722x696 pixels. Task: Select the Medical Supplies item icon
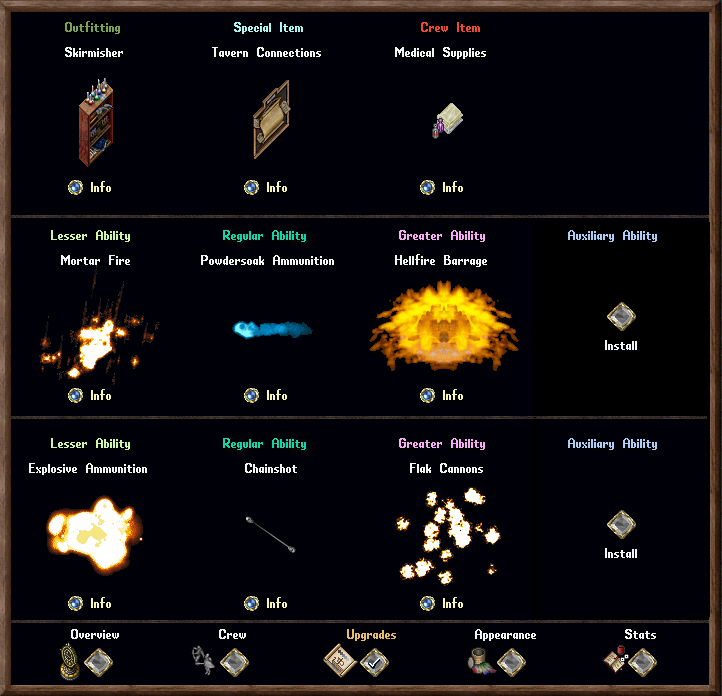446,120
